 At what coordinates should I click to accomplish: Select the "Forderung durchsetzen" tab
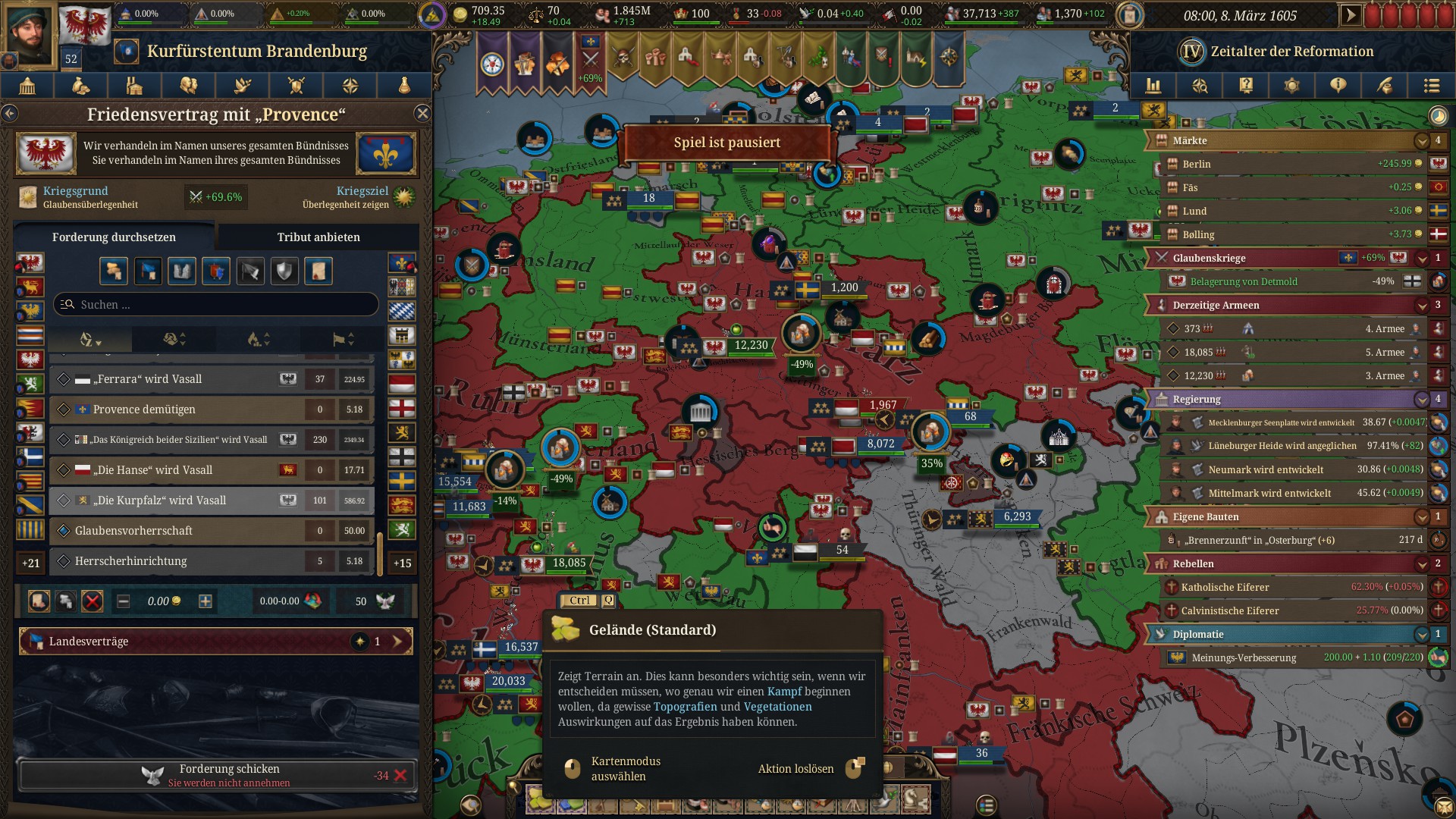pos(113,237)
